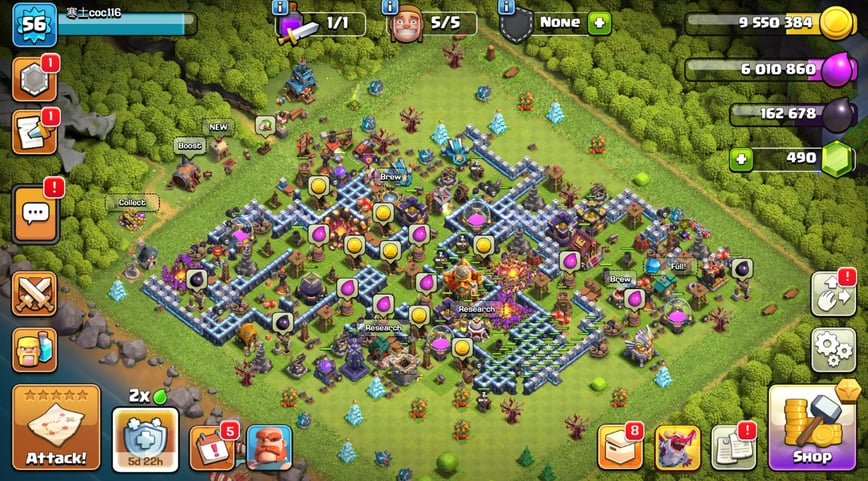
Task: Open the grey hexagon league badge
Action: (33, 80)
